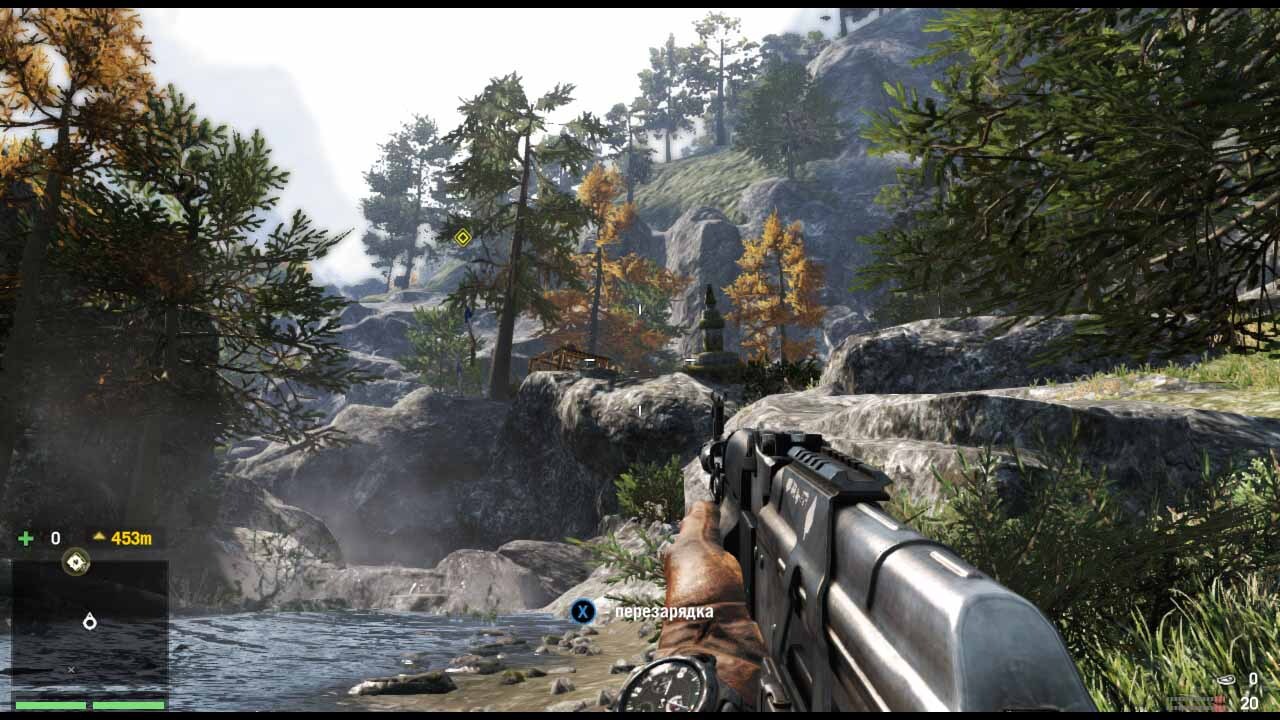1280x720 pixels.
Task: Select the player arrow on the minimap
Action: [x=89, y=622]
